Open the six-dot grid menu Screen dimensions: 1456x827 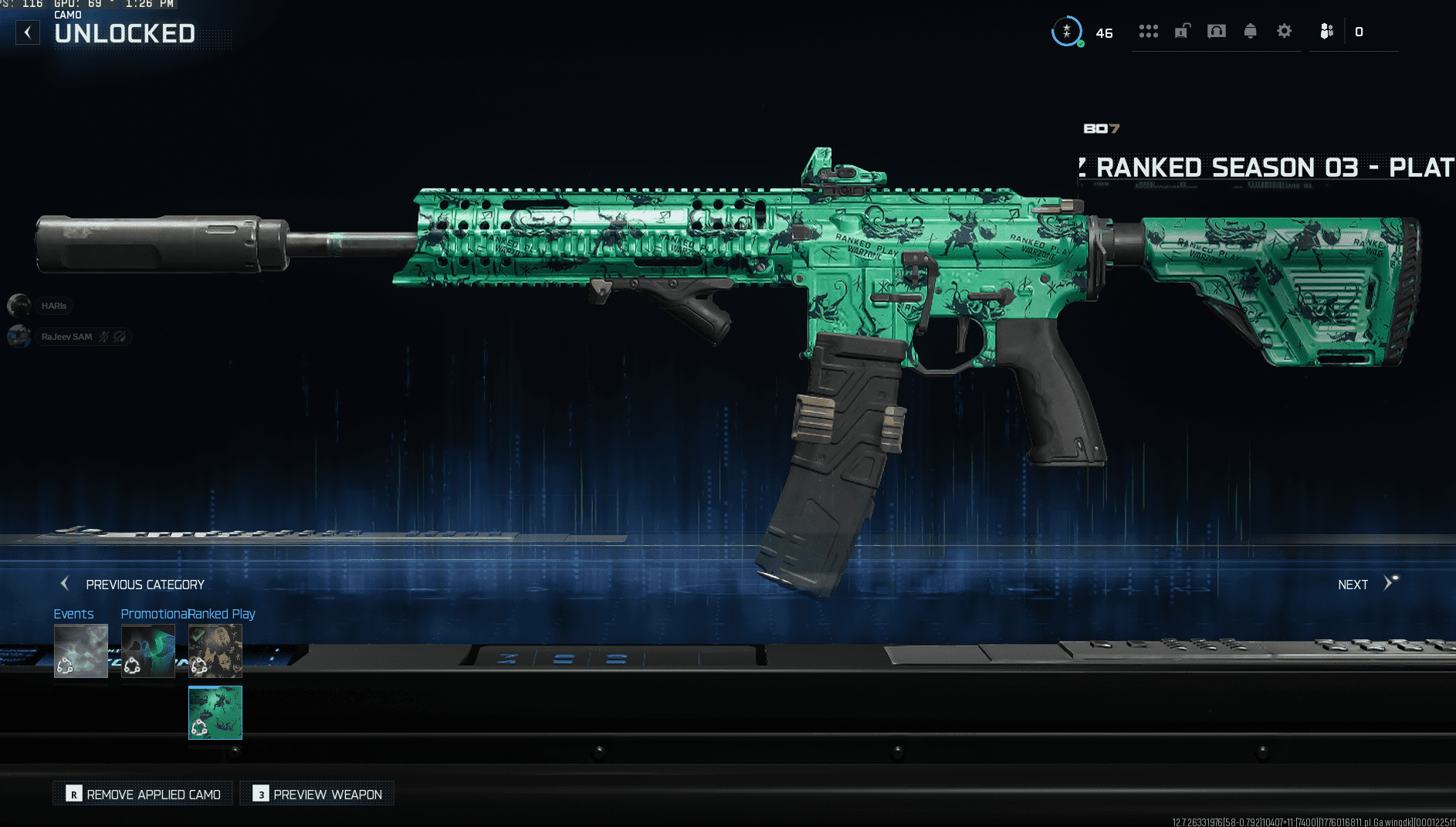pos(1148,32)
